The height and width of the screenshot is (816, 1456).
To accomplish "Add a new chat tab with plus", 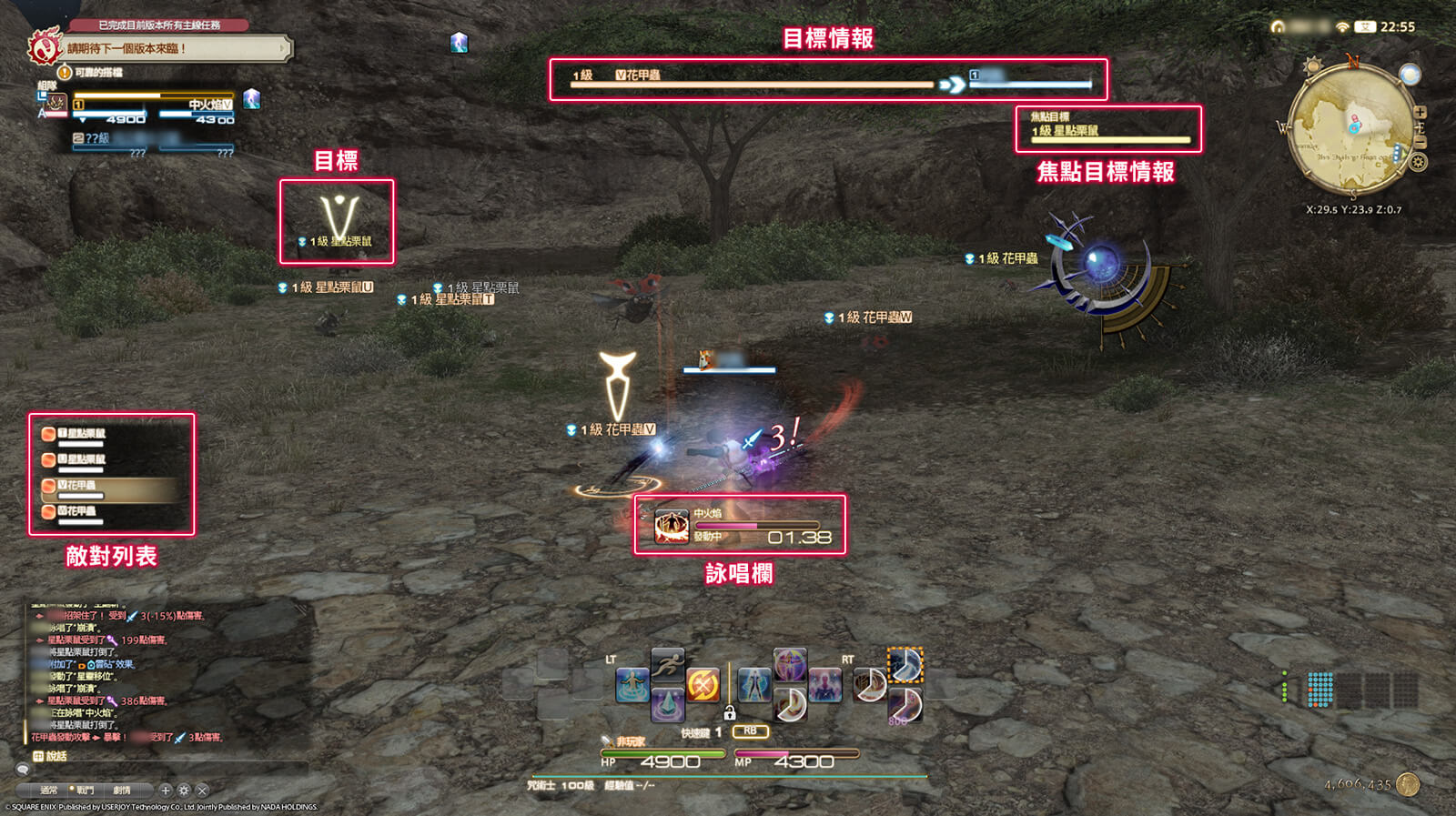I will (x=166, y=791).
